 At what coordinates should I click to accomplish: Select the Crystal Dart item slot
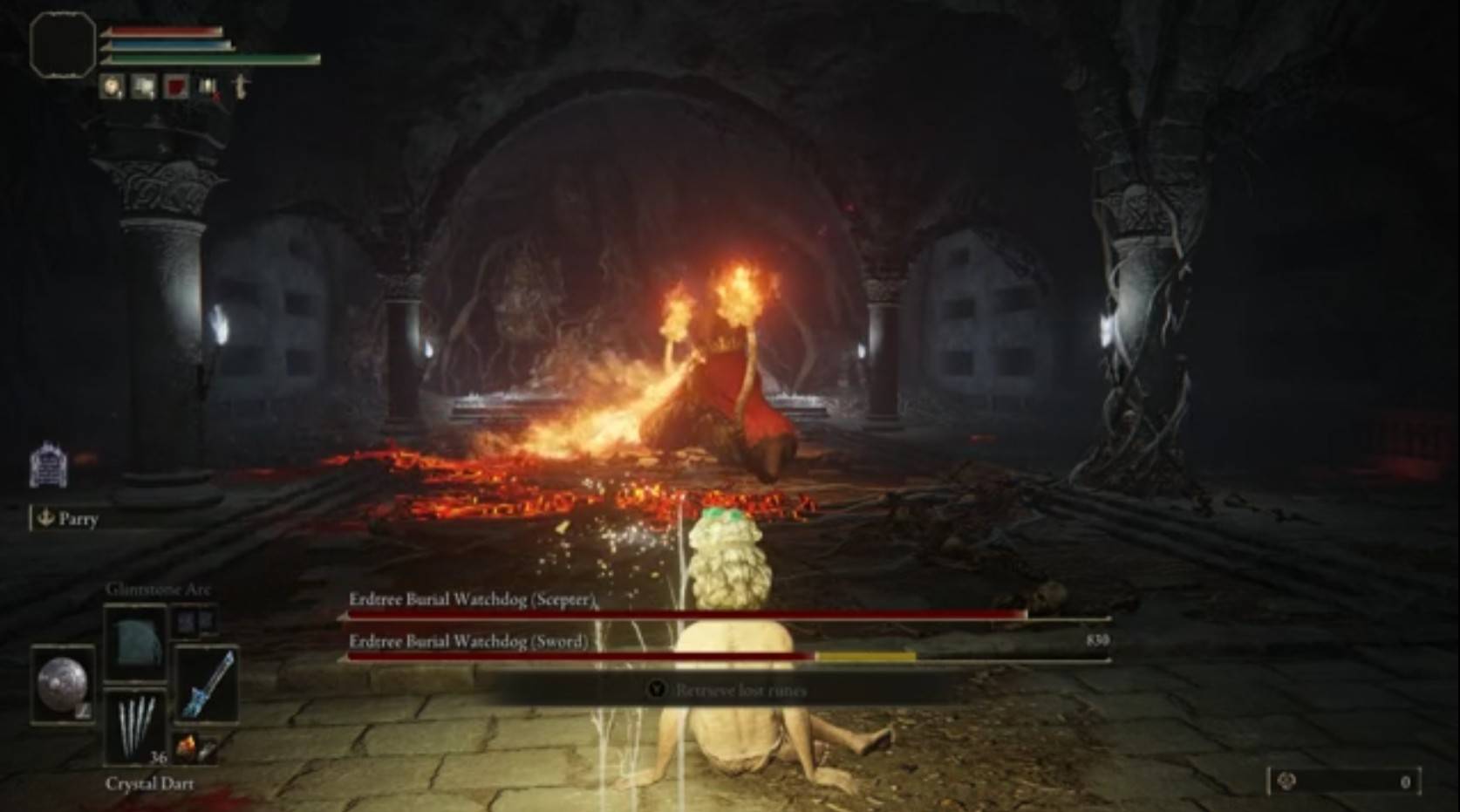tap(135, 727)
